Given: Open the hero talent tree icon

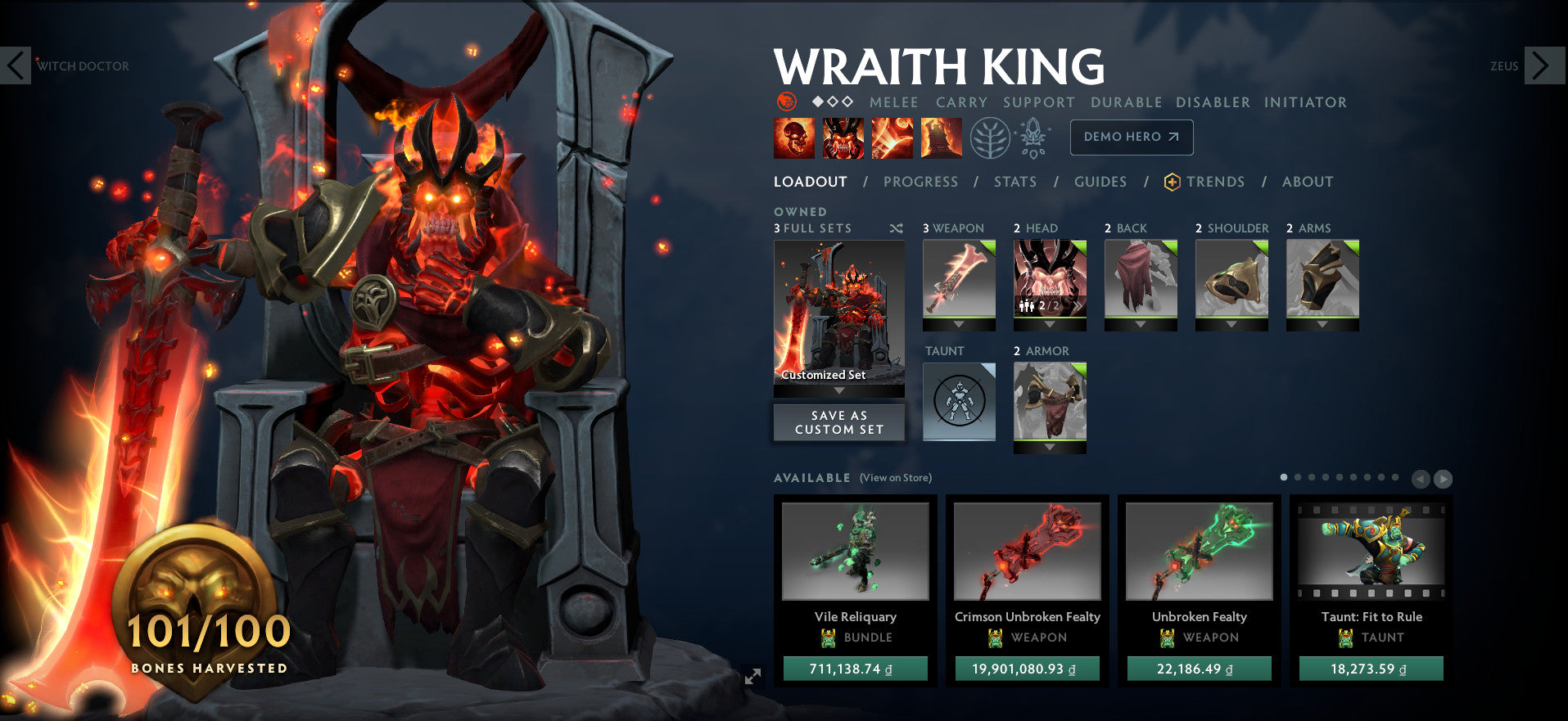Looking at the screenshot, I should coord(990,136).
